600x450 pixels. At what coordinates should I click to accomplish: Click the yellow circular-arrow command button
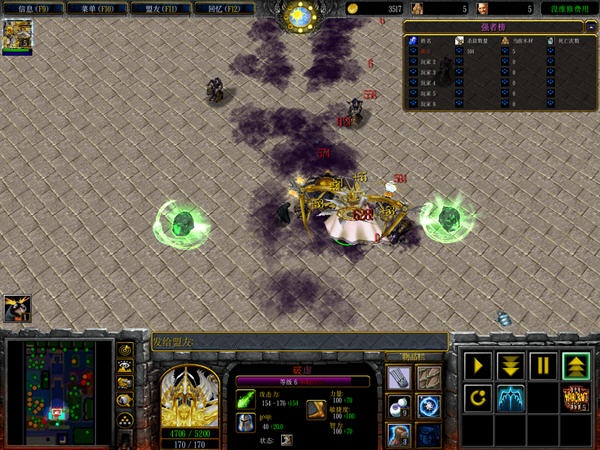point(478,397)
